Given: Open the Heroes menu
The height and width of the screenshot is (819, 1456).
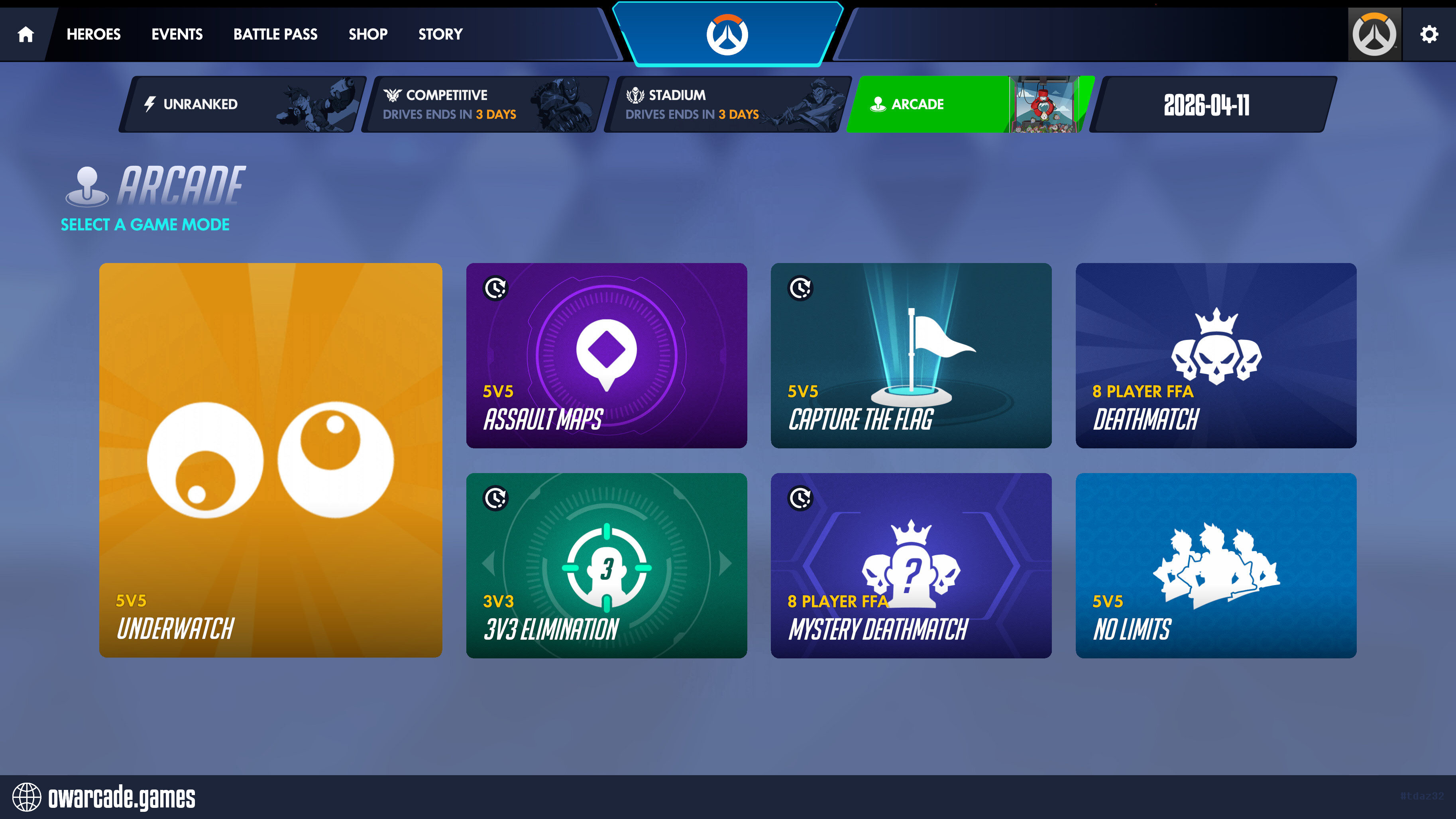Looking at the screenshot, I should point(93,35).
